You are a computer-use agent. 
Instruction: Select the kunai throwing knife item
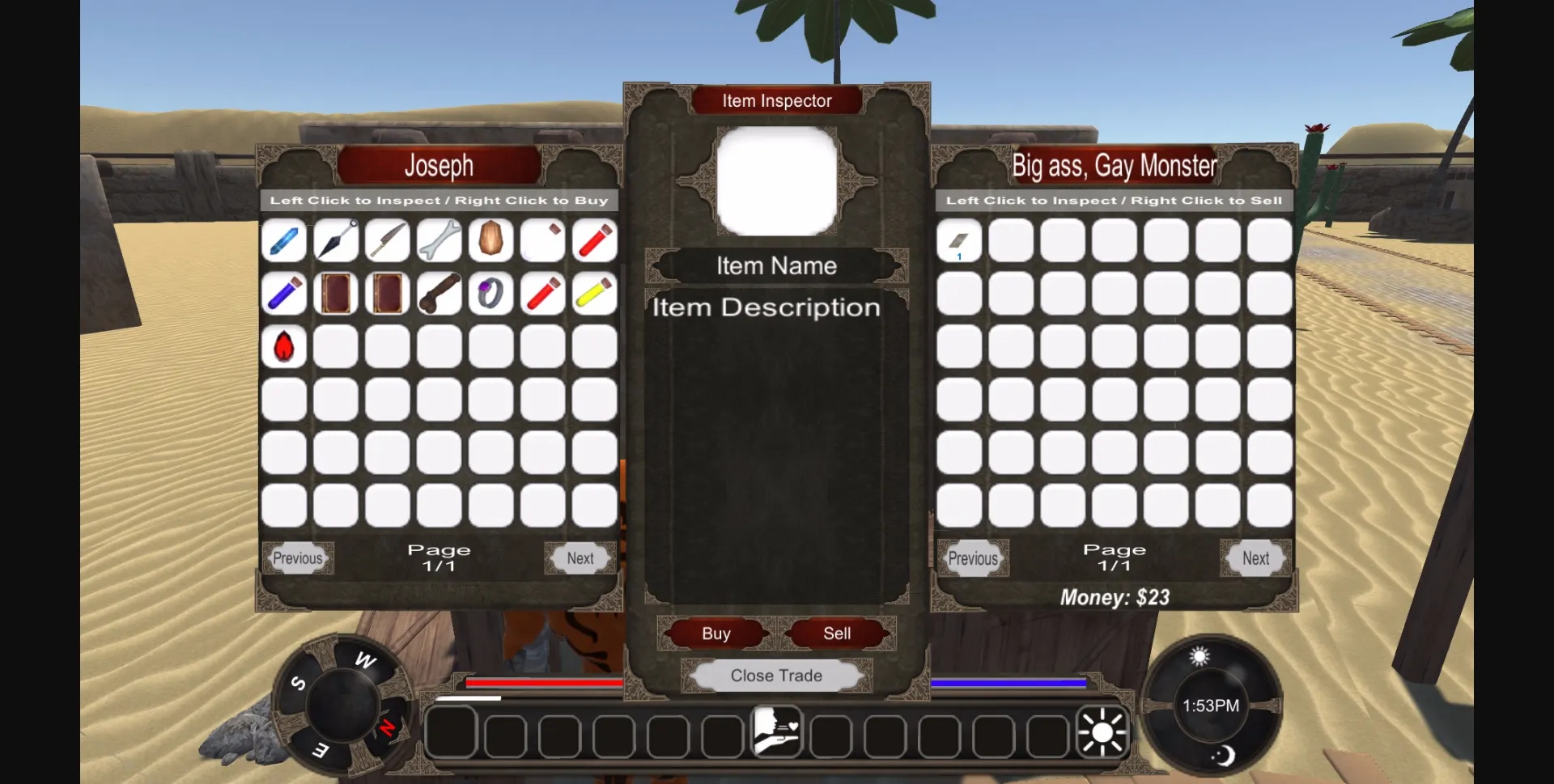point(336,240)
